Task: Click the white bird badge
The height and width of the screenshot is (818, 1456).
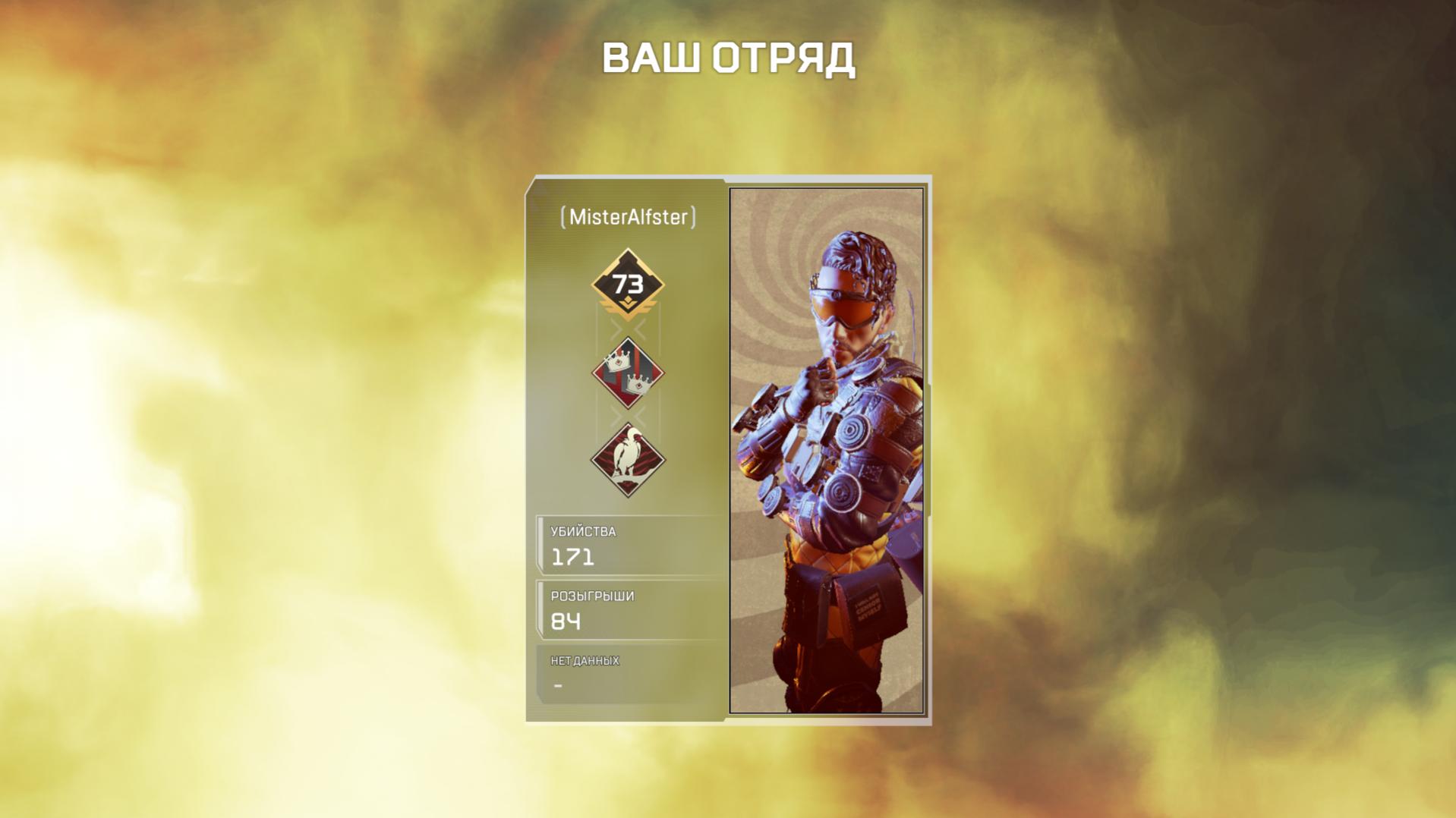Action: pyautogui.click(x=628, y=460)
